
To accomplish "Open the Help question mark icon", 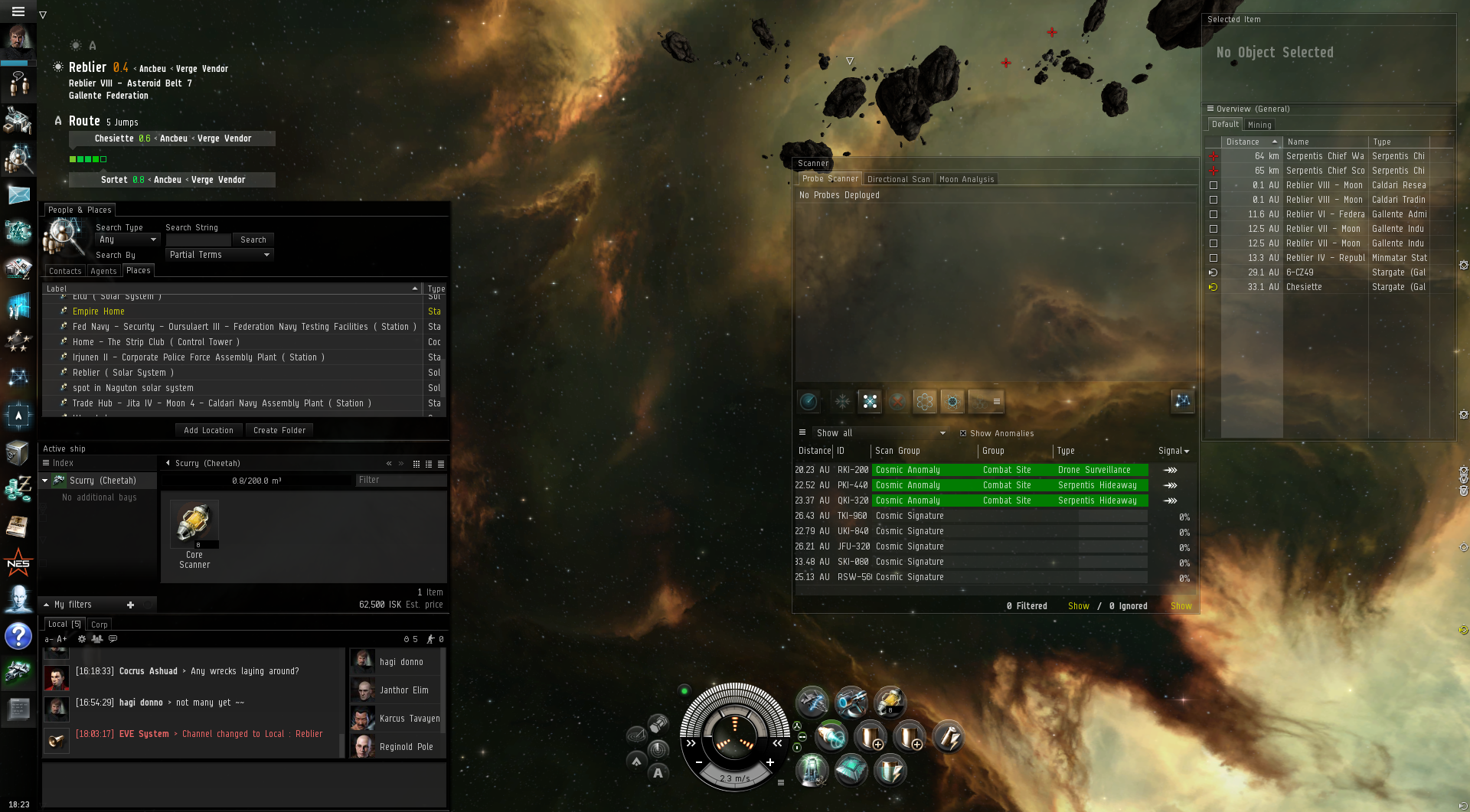I will [18, 636].
